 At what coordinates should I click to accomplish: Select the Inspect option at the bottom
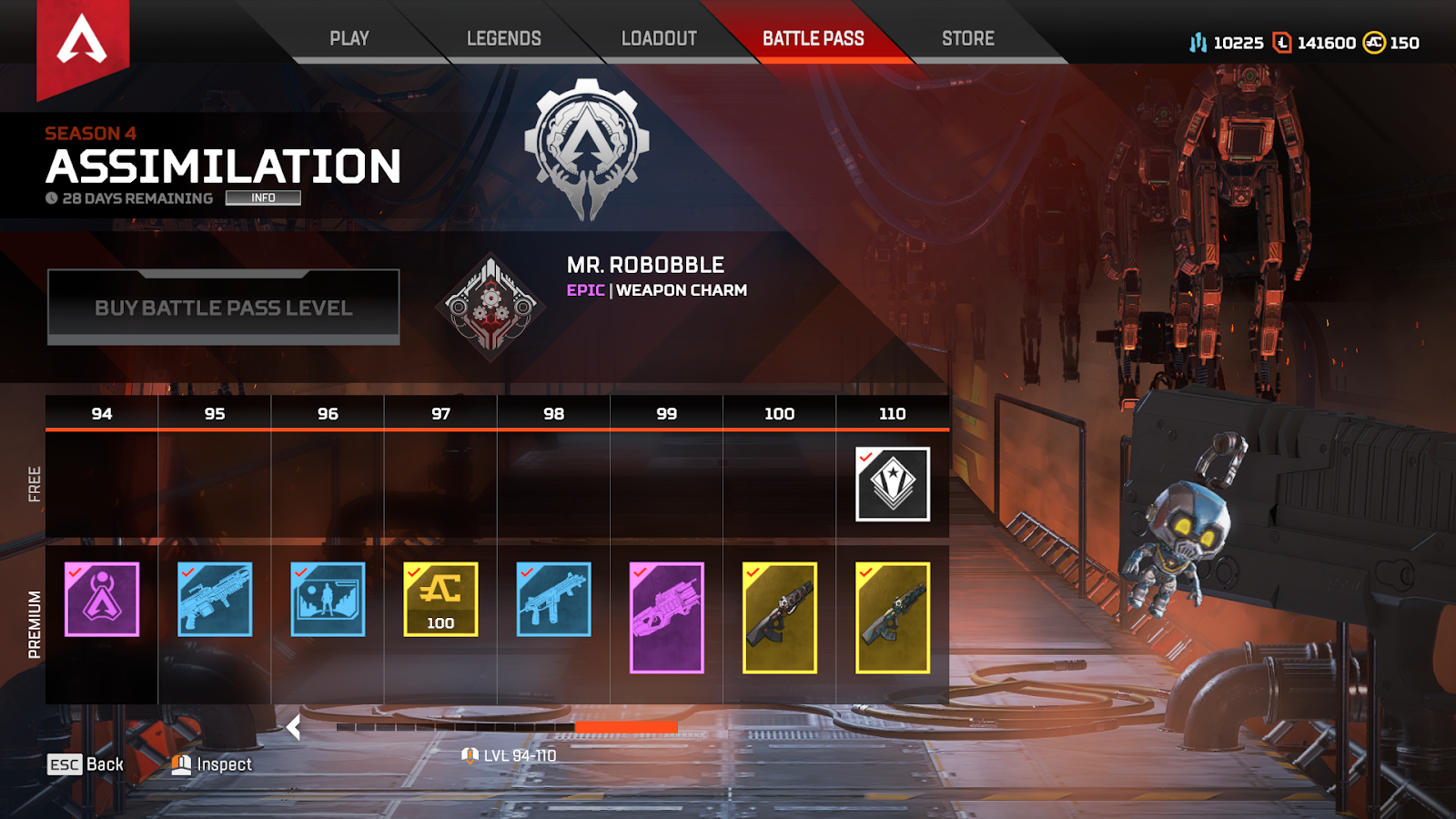[x=223, y=764]
